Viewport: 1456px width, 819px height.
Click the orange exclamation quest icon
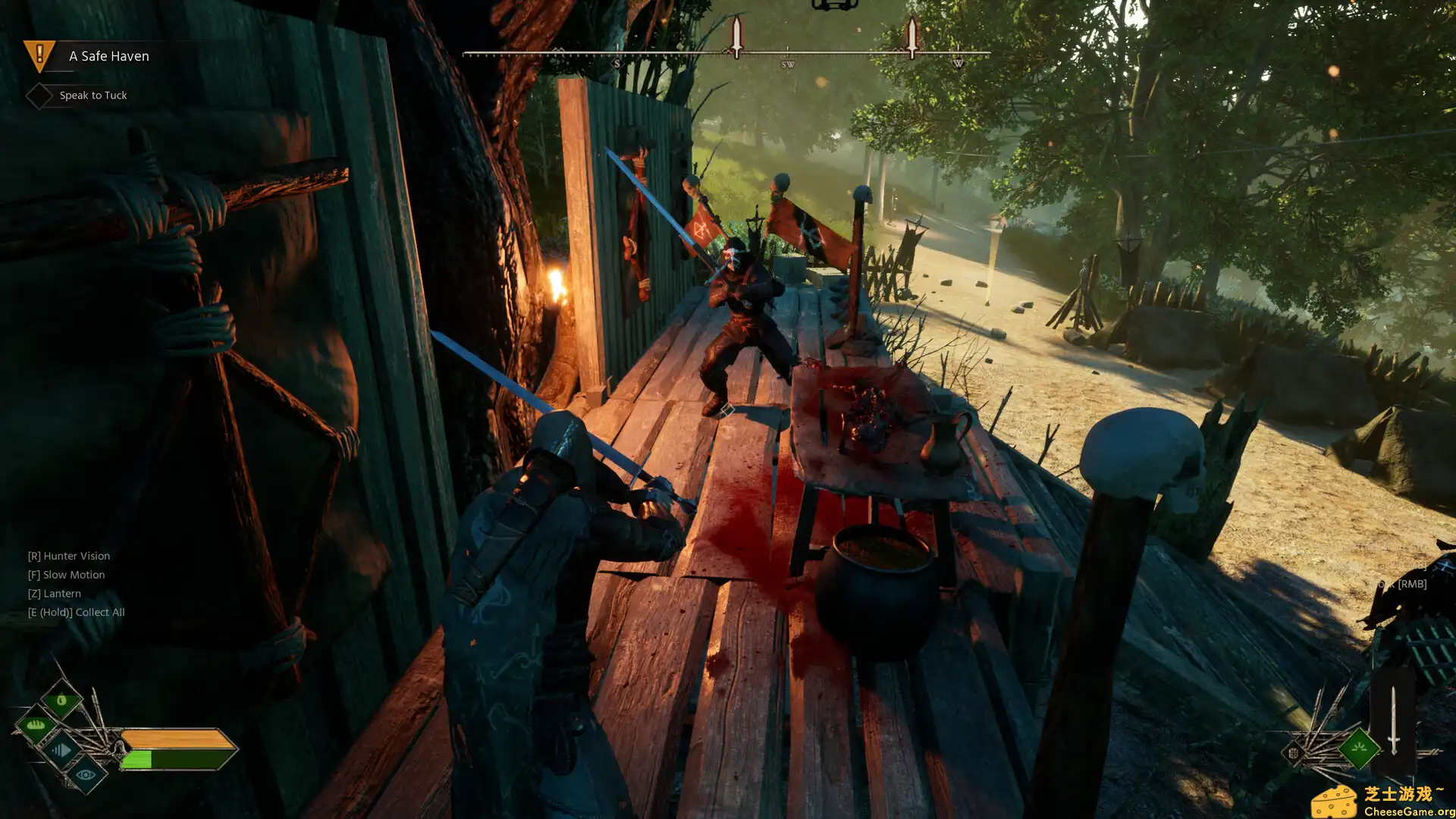[38, 55]
